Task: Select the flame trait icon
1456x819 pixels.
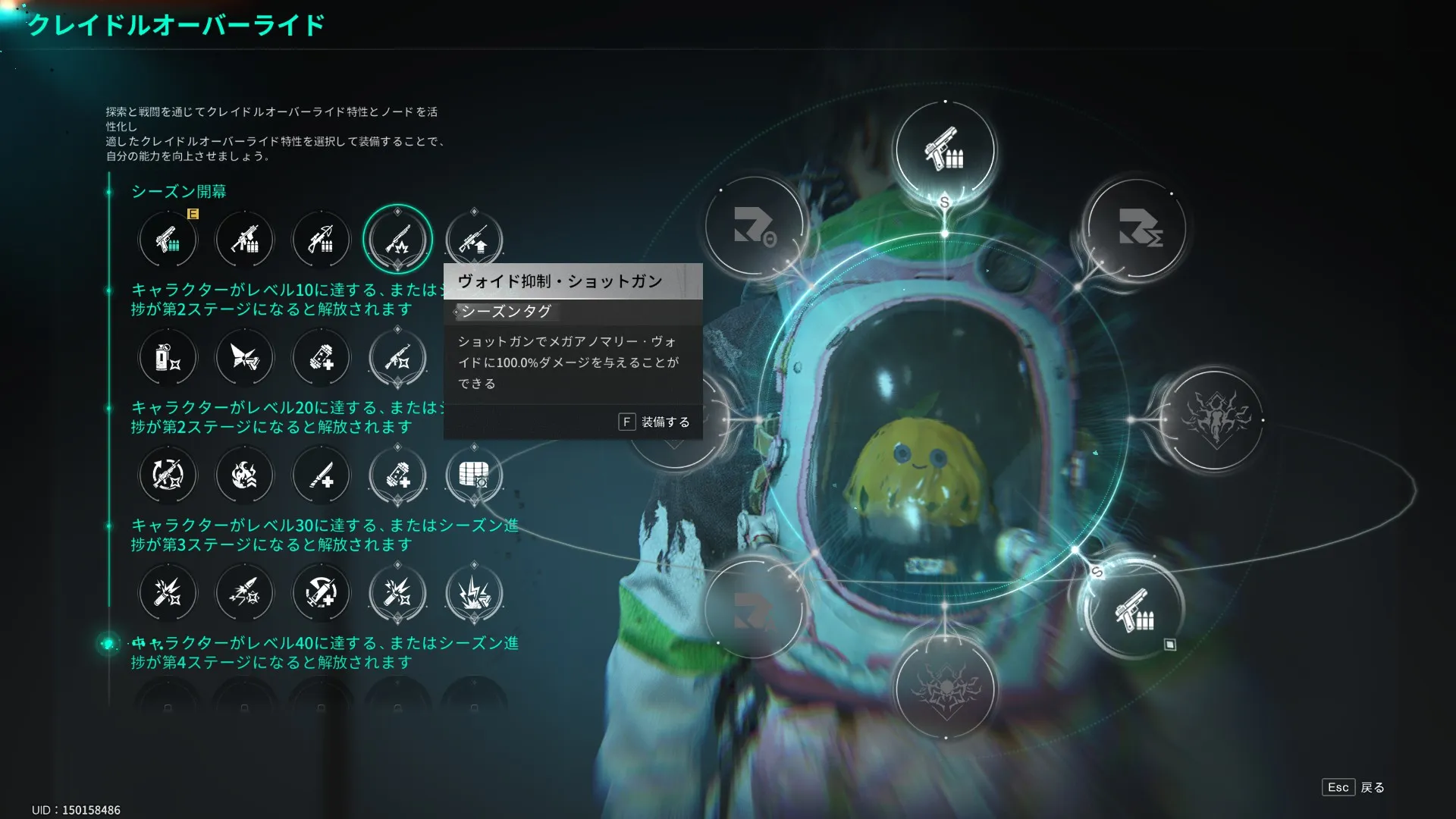Action: [x=244, y=475]
